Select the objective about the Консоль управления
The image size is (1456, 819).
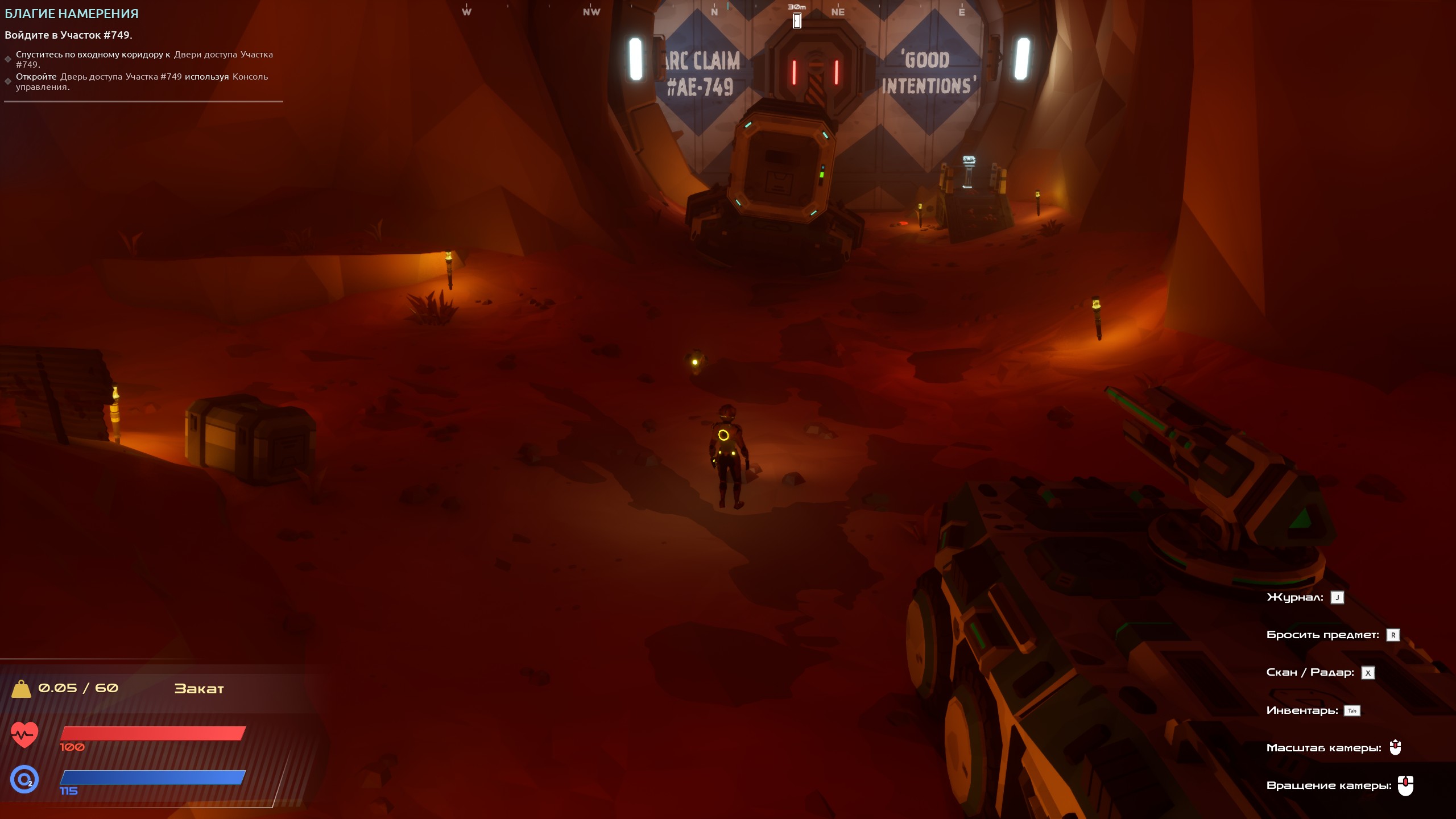[x=142, y=81]
